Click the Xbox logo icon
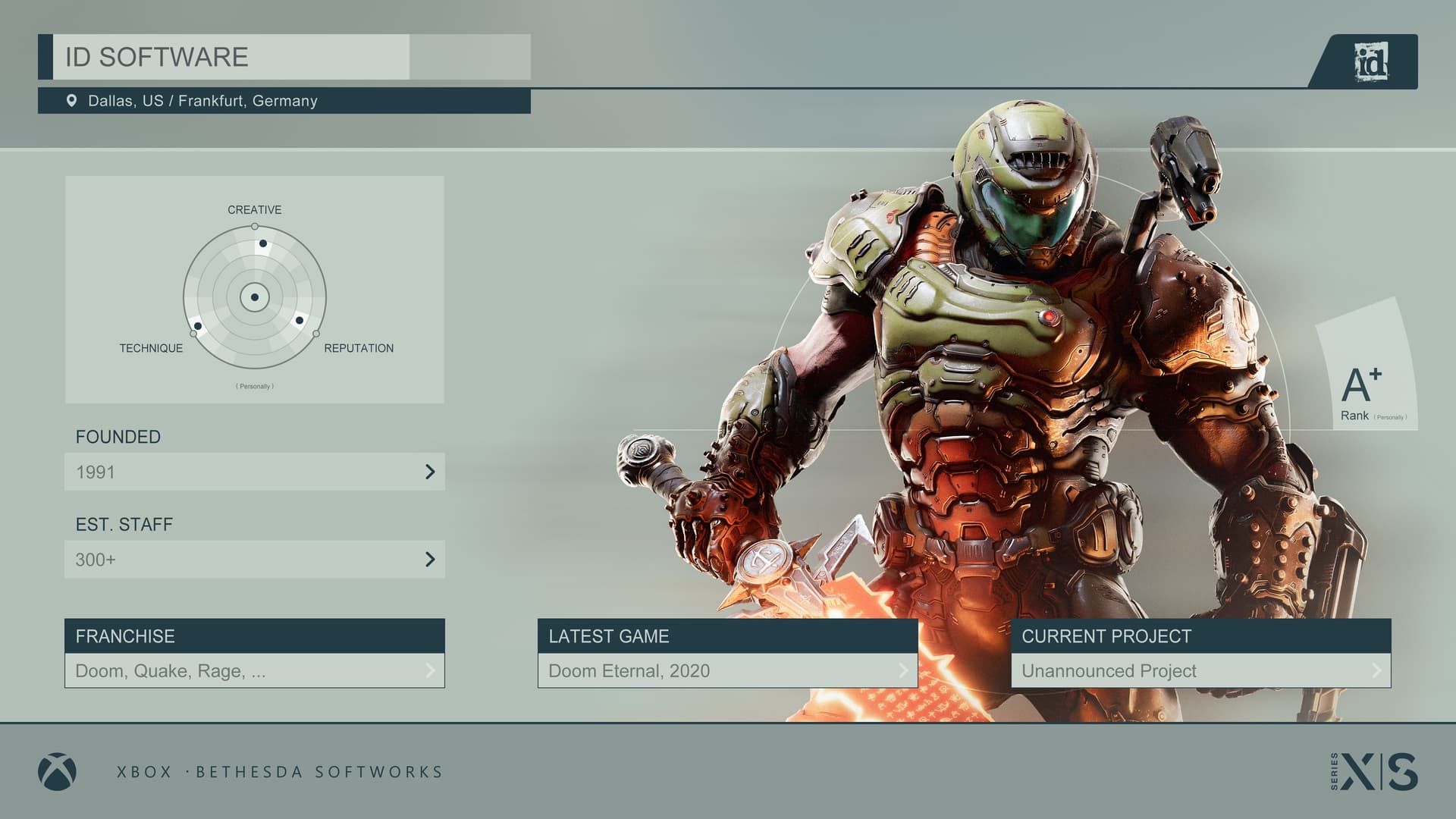This screenshot has width=1456, height=819. [x=57, y=771]
